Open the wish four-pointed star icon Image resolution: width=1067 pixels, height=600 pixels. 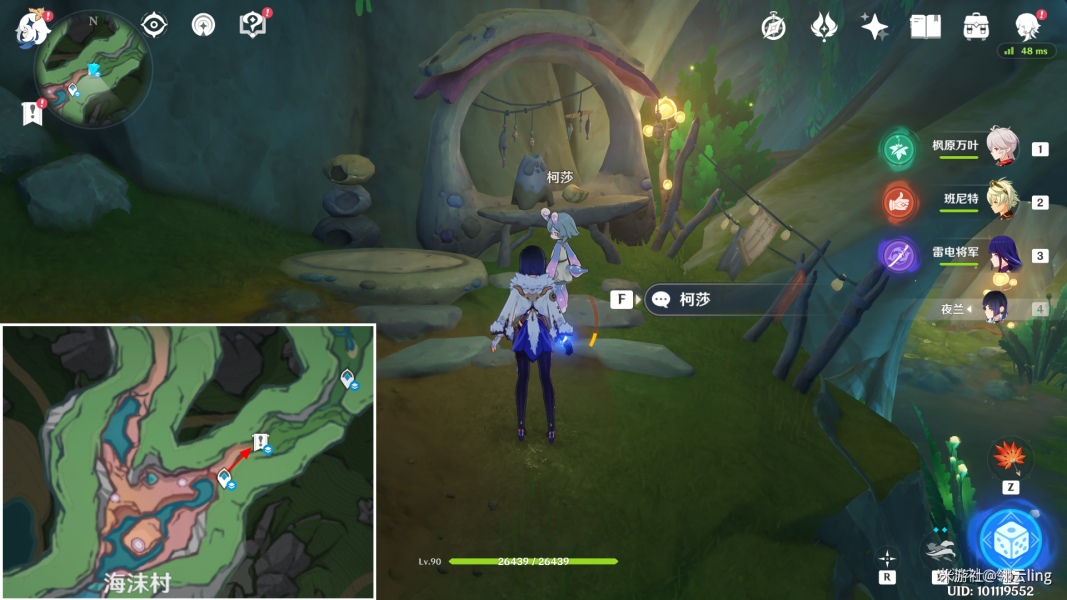click(x=874, y=27)
